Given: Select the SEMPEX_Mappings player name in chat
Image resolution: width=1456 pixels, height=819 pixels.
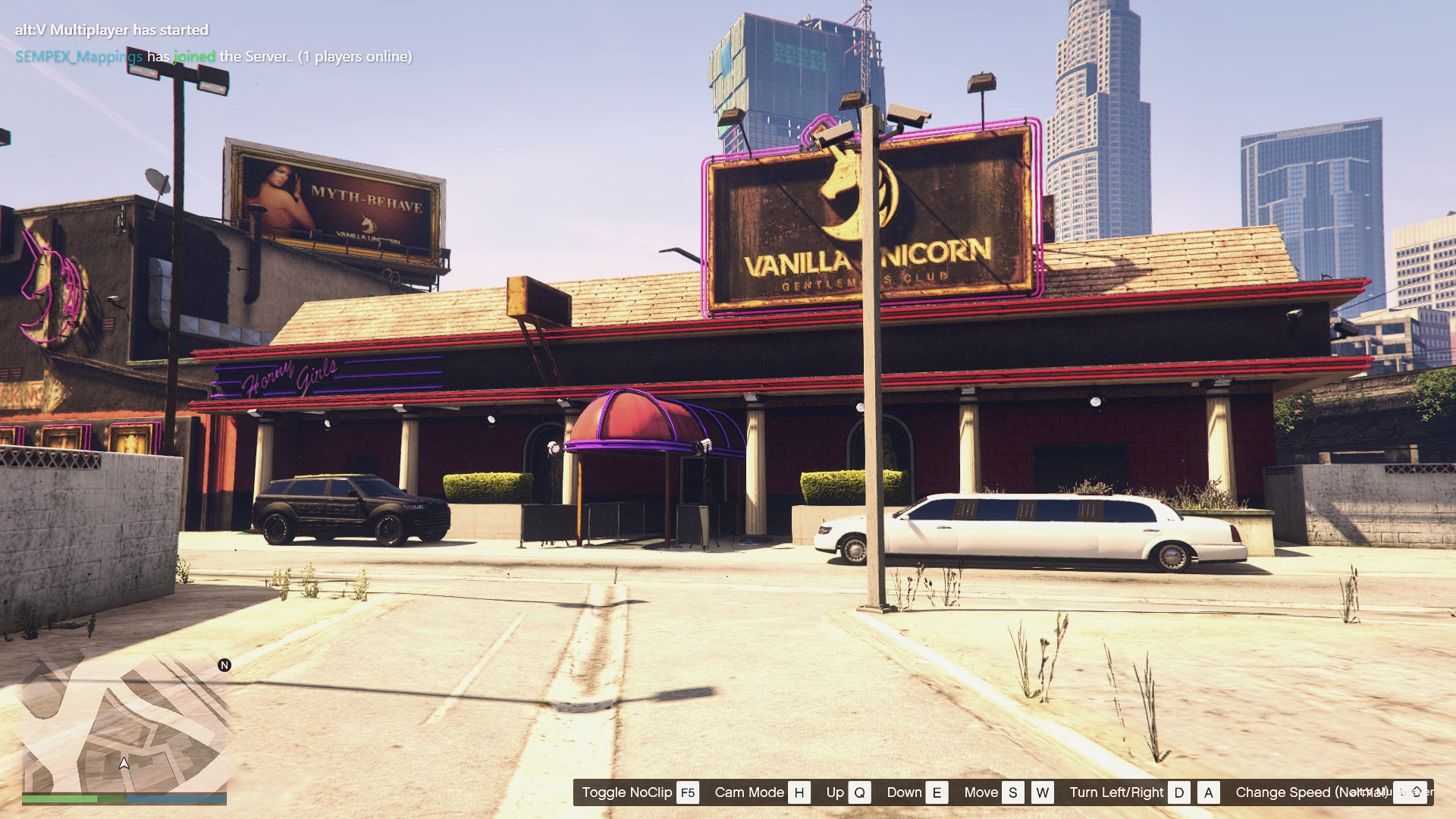Looking at the screenshot, I should tap(79, 57).
